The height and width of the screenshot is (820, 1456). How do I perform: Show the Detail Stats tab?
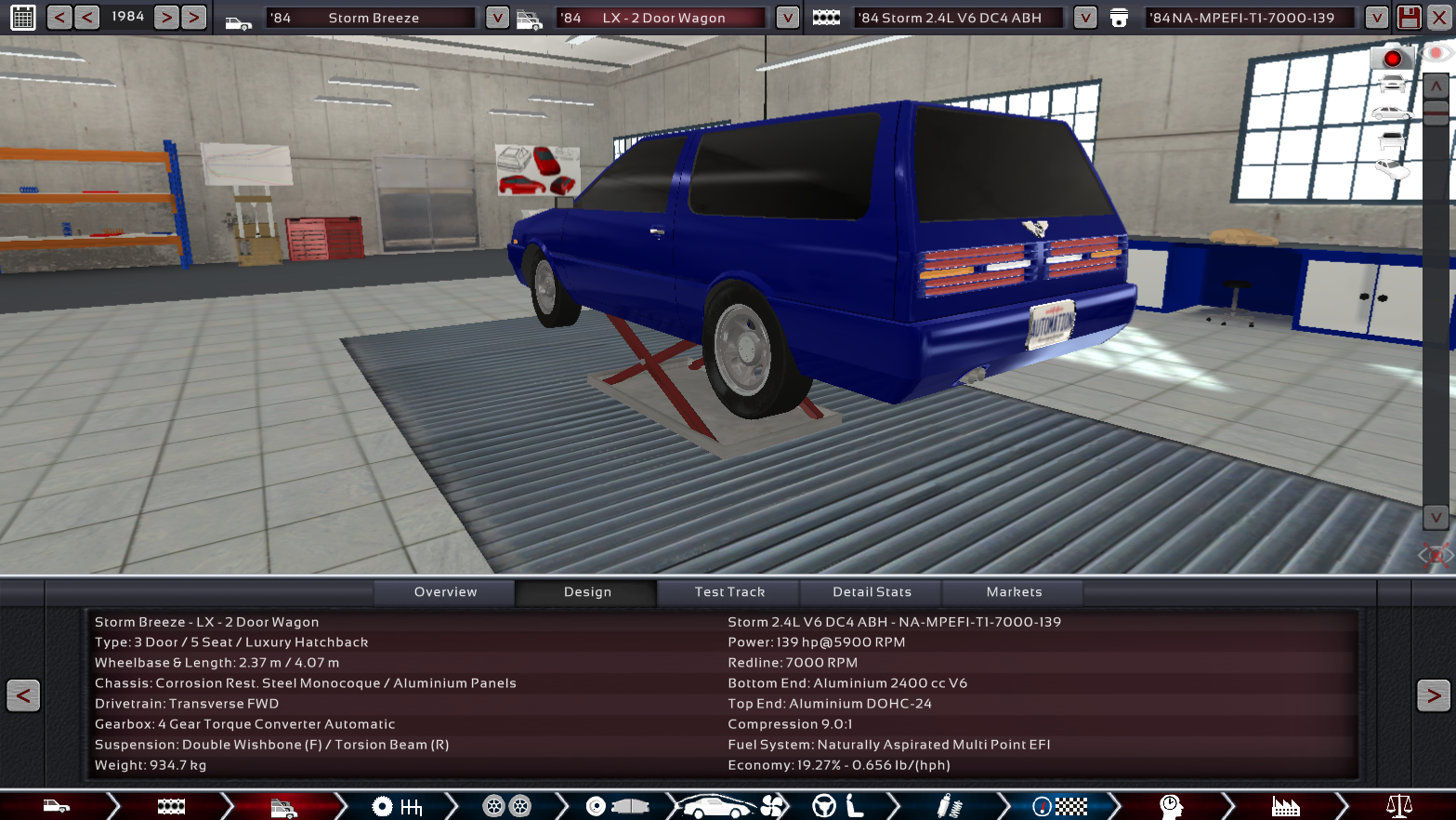(872, 592)
